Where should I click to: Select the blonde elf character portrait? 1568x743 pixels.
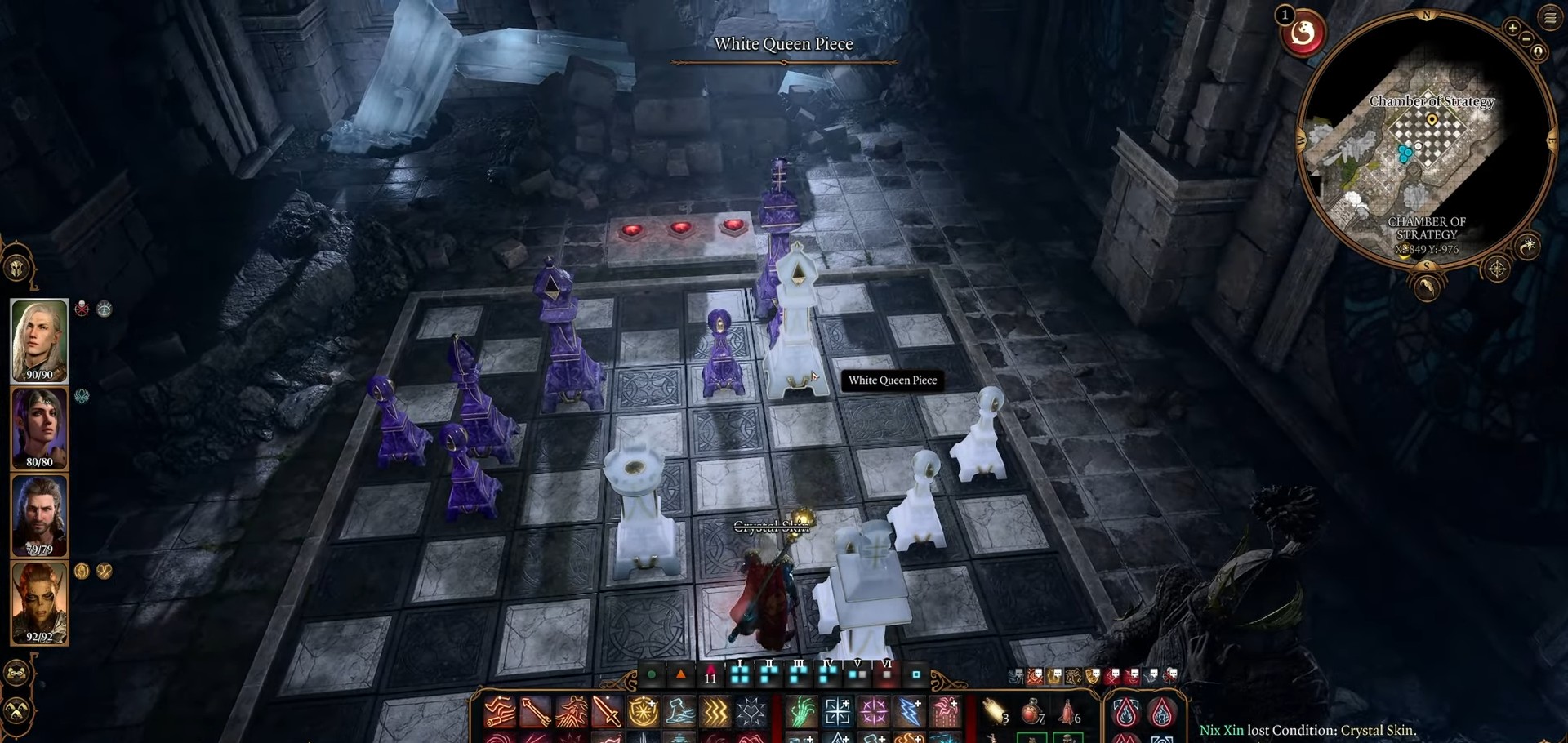(x=39, y=340)
